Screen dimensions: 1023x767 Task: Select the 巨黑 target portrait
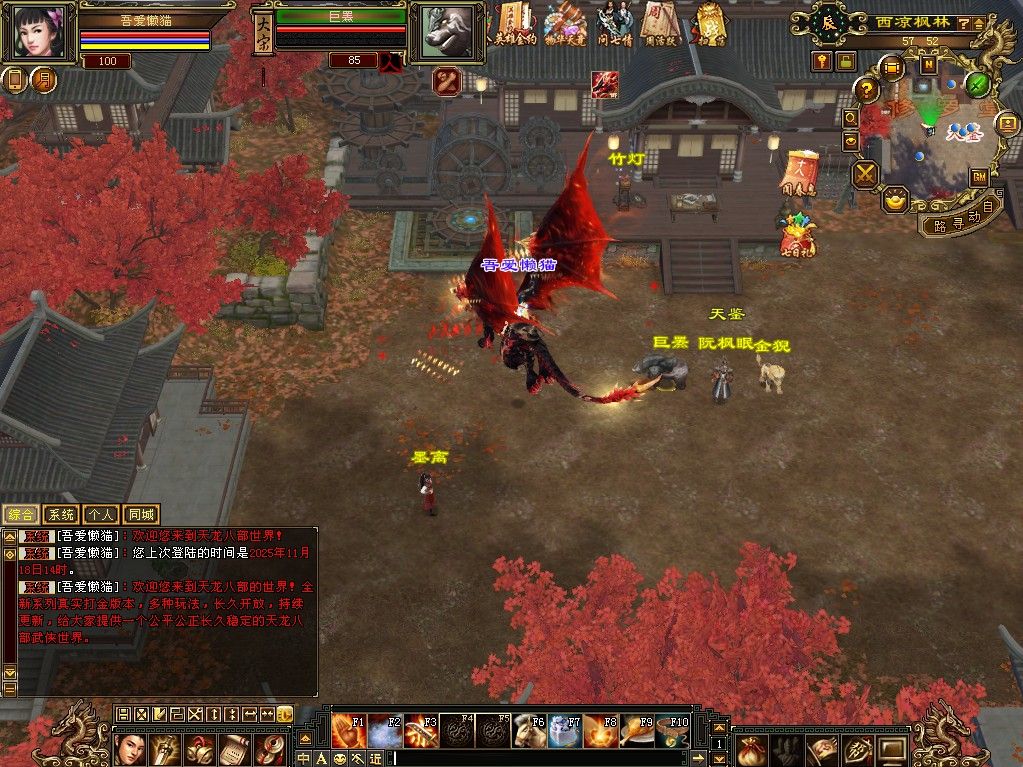click(439, 32)
